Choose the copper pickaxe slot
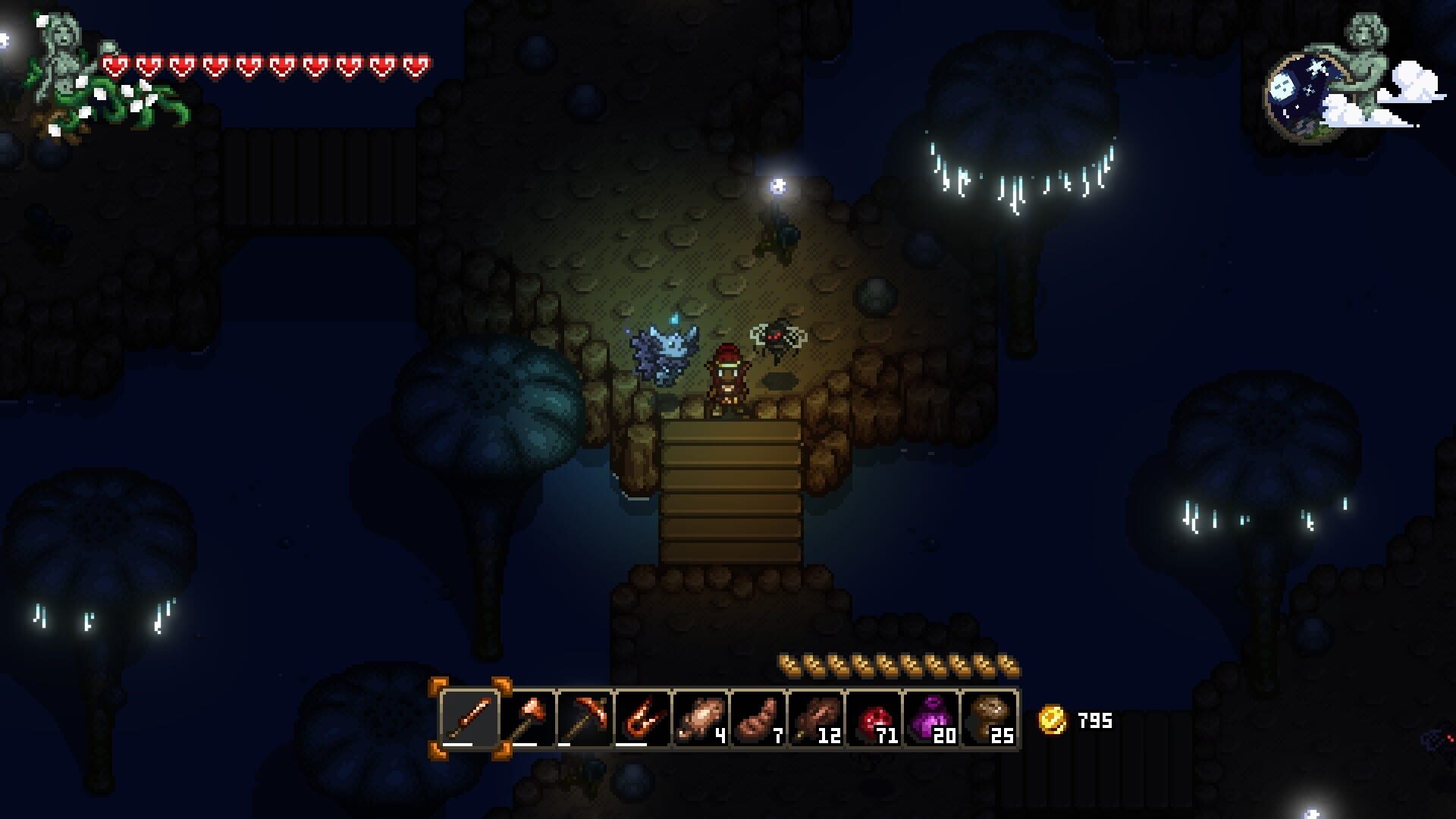The height and width of the screenshot is (819, 1456). (x=585, y=718)
